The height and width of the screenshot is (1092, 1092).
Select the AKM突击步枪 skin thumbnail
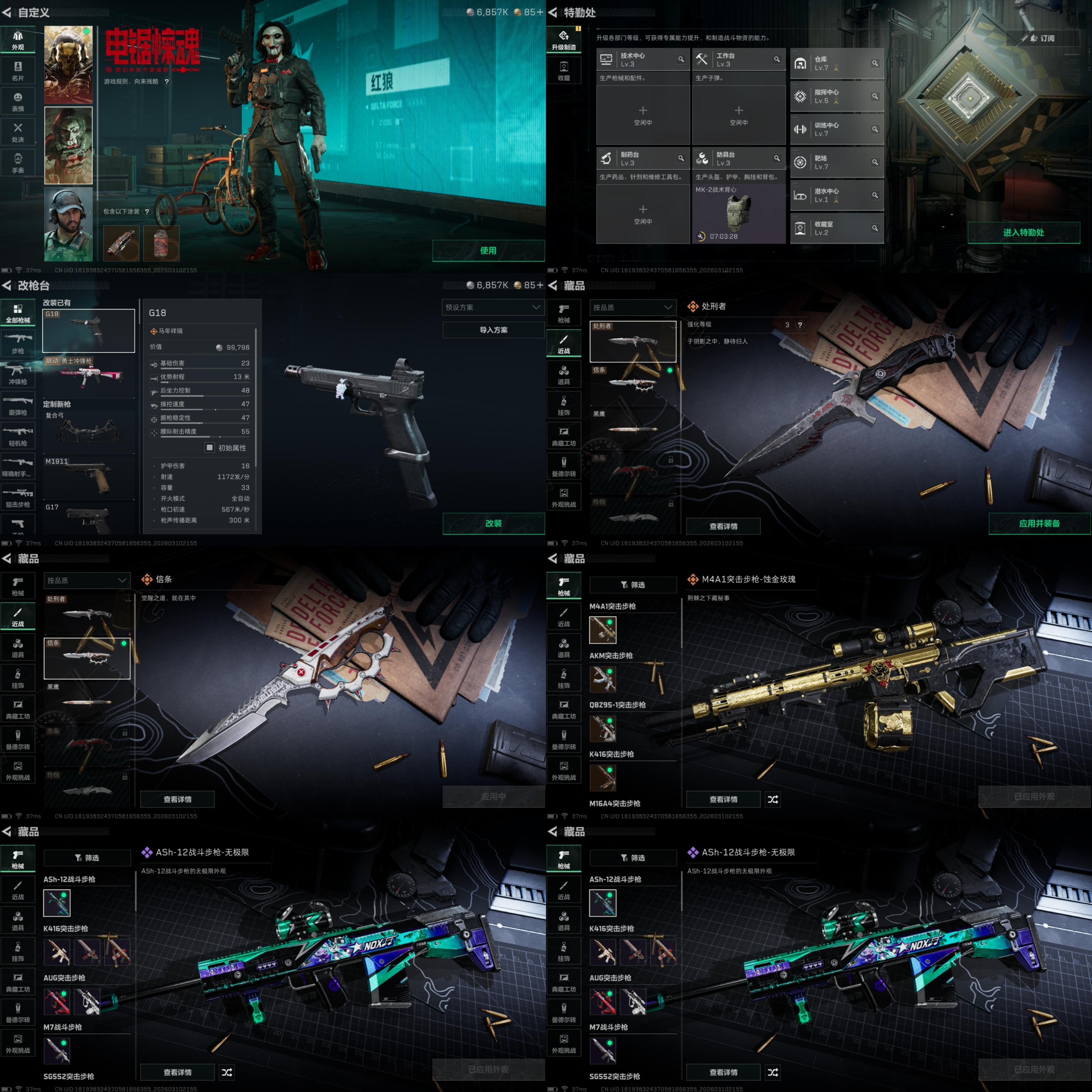[603, 679]
